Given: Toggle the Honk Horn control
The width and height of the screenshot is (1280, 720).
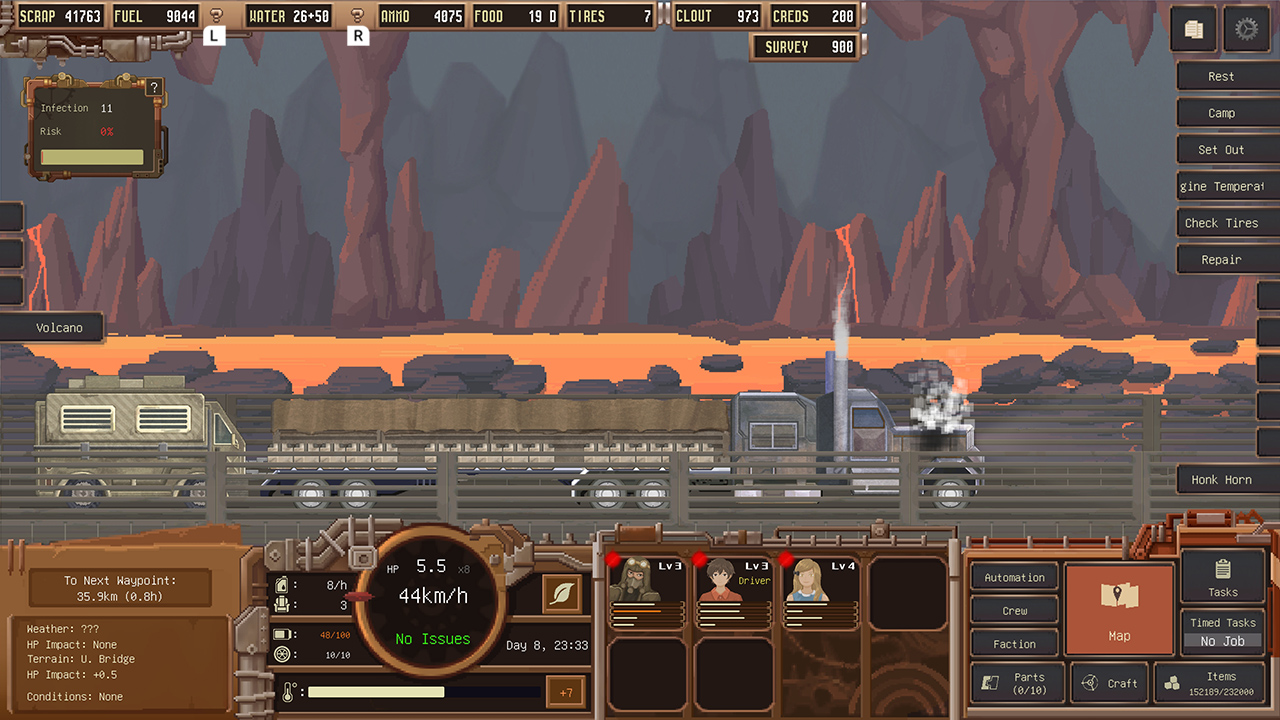Looking at the screenshot, I should 1224,479.
